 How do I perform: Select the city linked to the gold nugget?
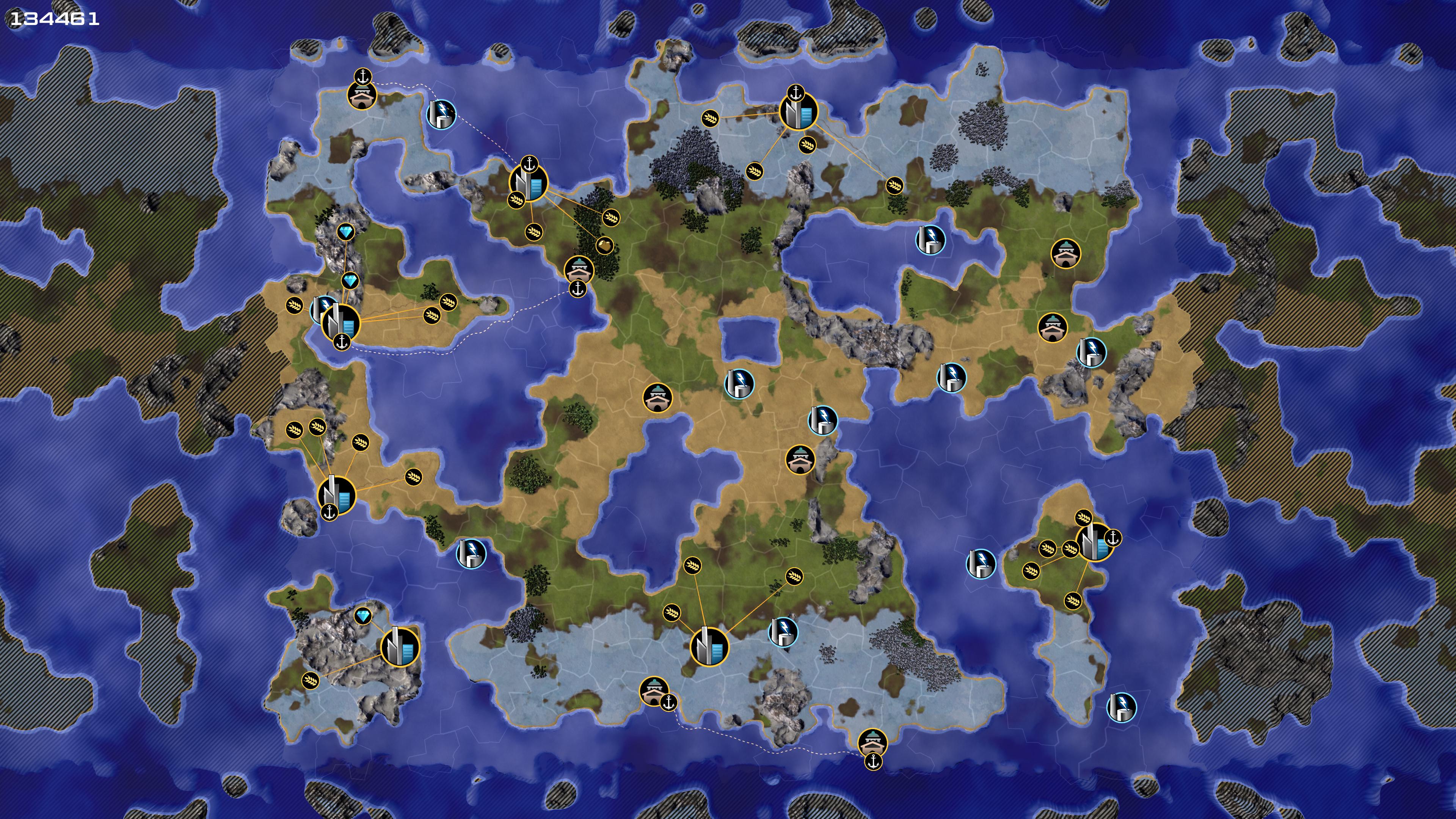(x=529, y=182)
